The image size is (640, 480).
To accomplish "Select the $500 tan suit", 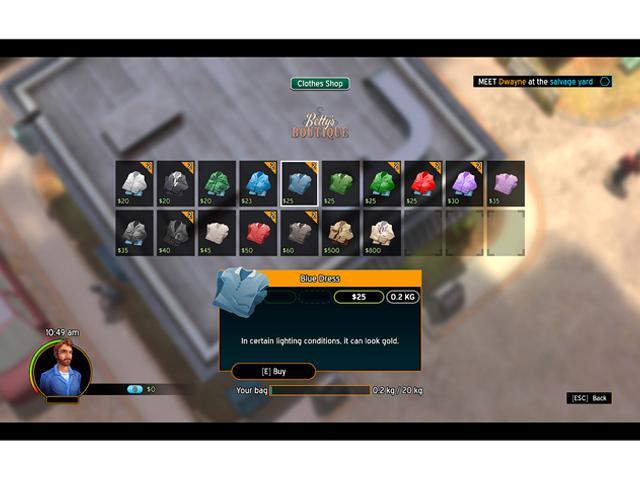I will point(340,231).
